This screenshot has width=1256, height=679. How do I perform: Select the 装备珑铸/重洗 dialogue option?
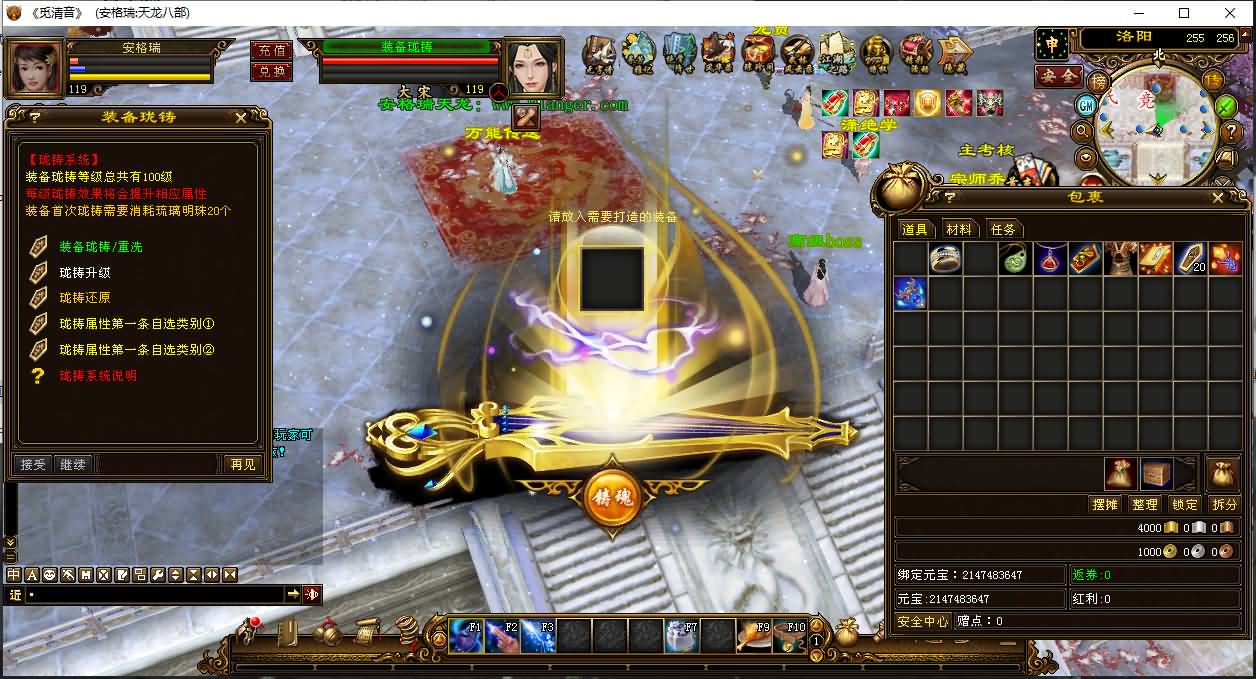click(100, 246)
